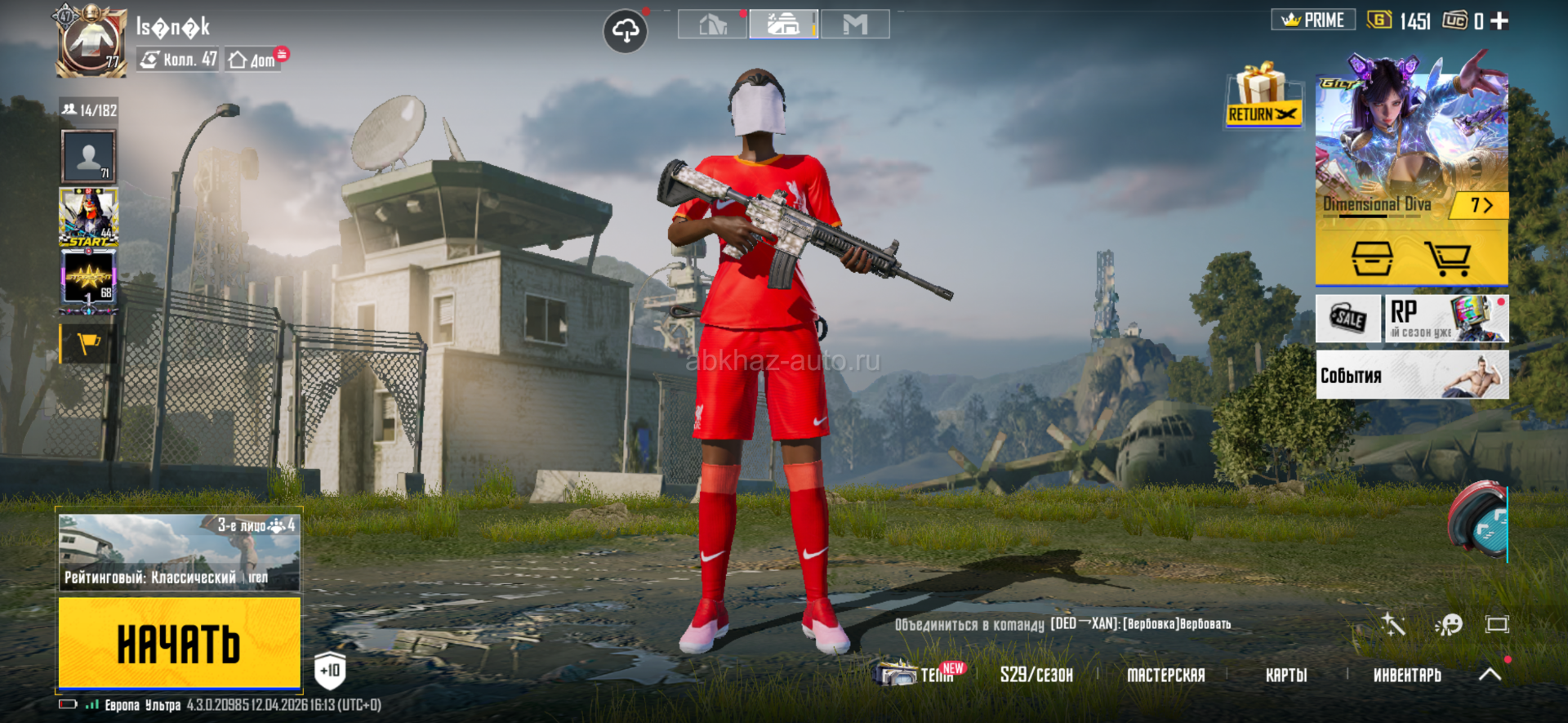Screen dimensions: 1568x723
Task: Claim the RETURN gift box event
Action: (1263, 96)
